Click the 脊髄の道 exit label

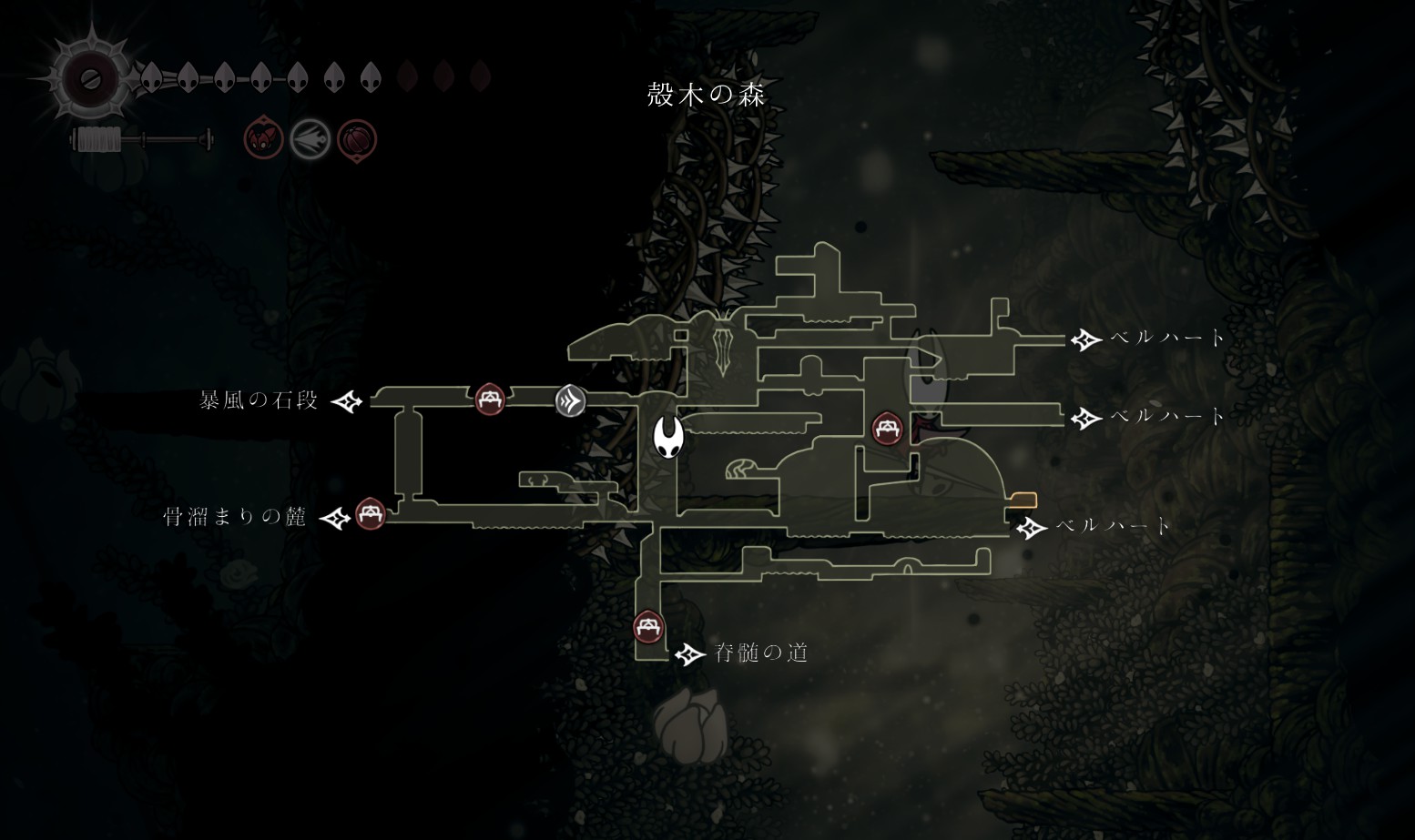761,653
